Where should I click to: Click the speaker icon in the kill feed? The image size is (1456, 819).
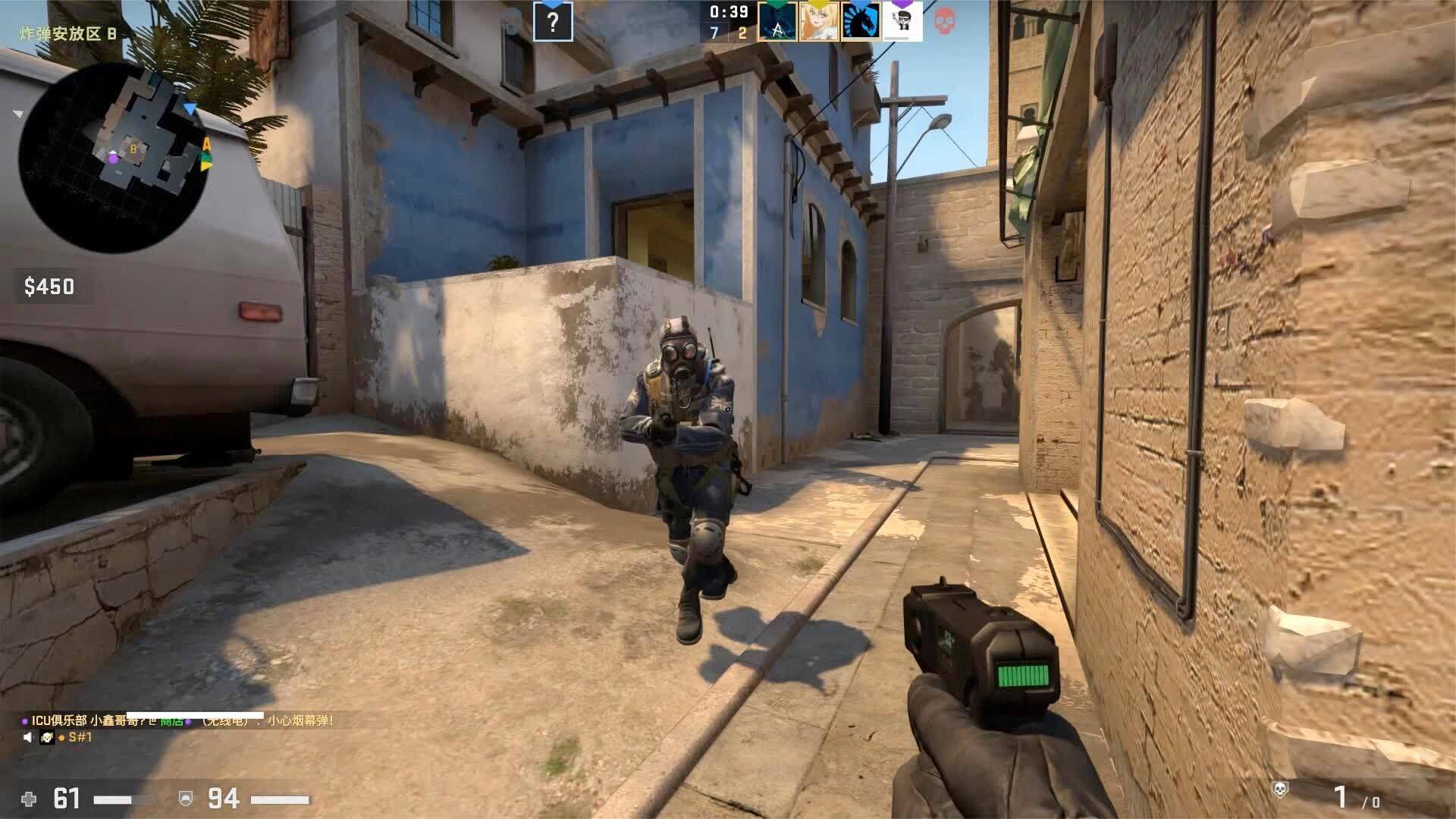(27, 737)
